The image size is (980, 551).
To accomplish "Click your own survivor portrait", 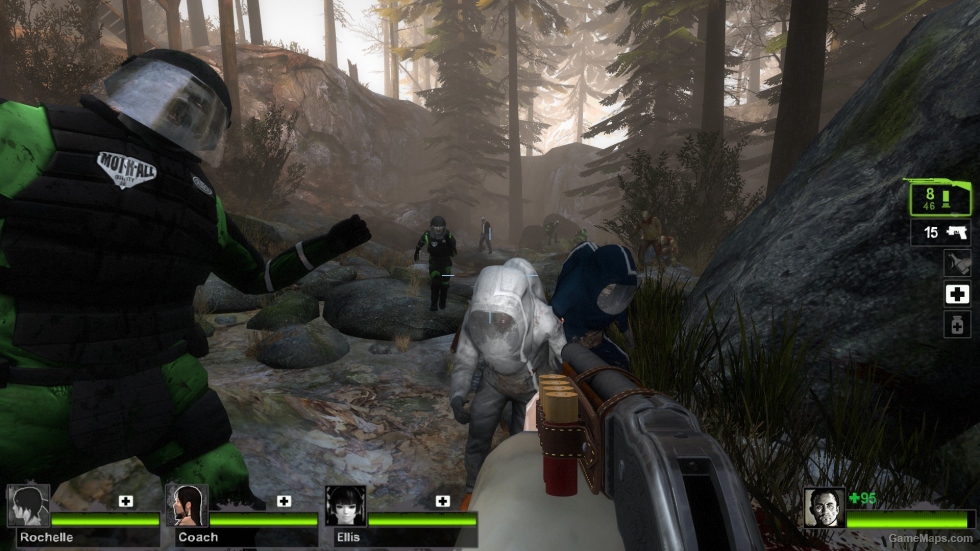I will pos(824,506).
